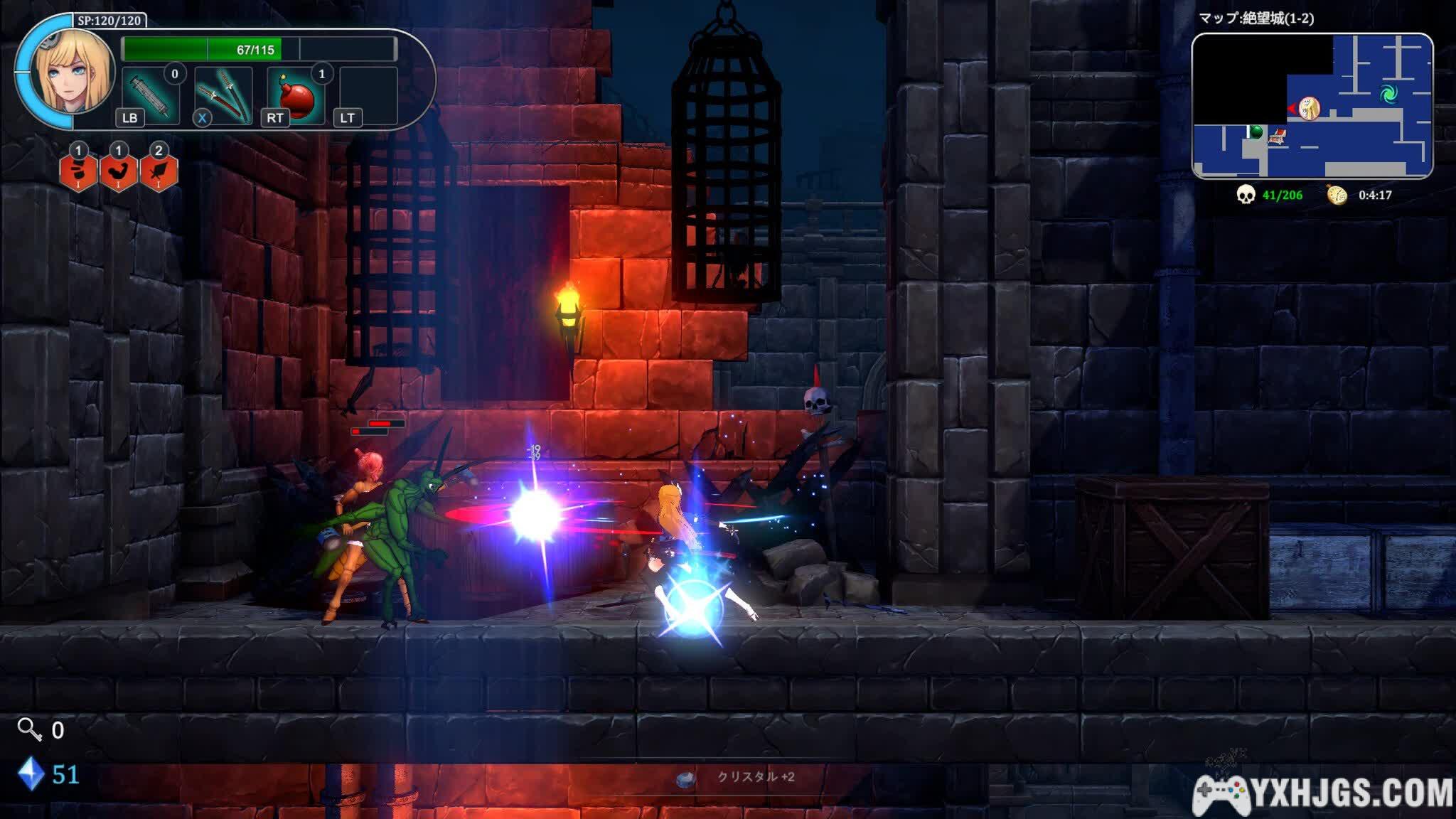1456x819 pixels.
Task: Choose the twin katana weapon slot
Action: coord(223,96)
